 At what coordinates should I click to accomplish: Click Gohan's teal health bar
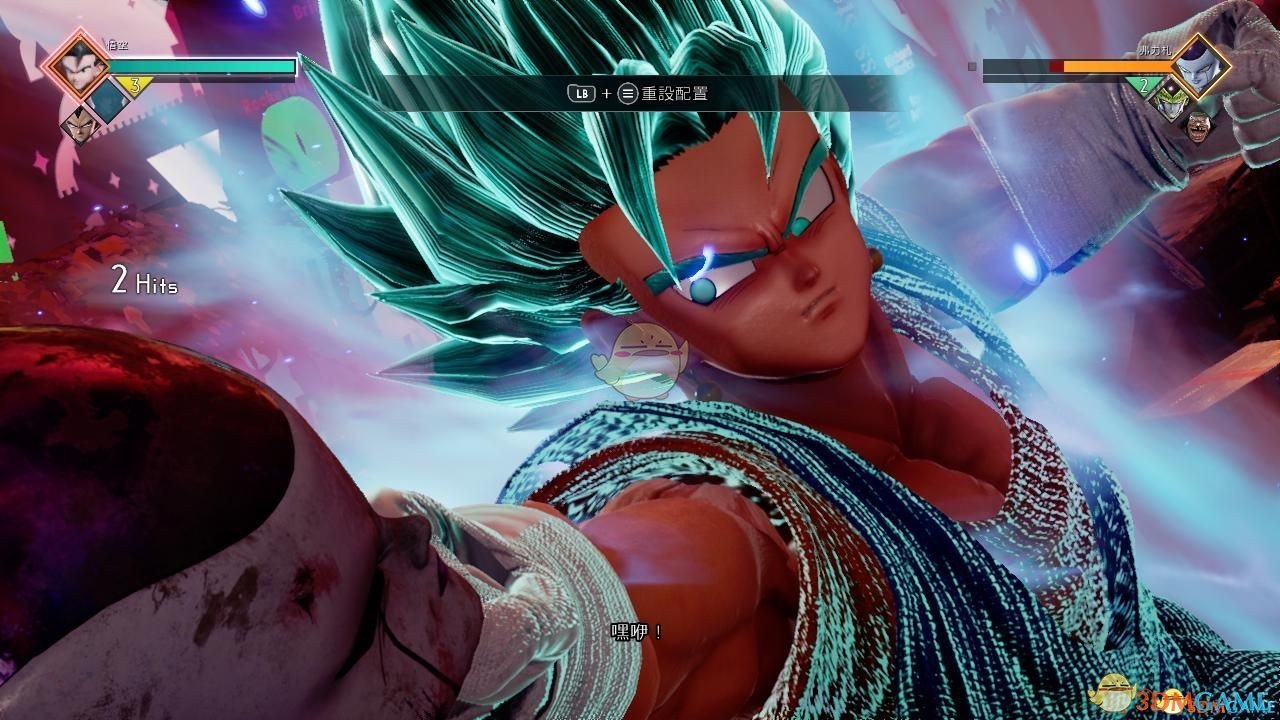tap(200, 66)
